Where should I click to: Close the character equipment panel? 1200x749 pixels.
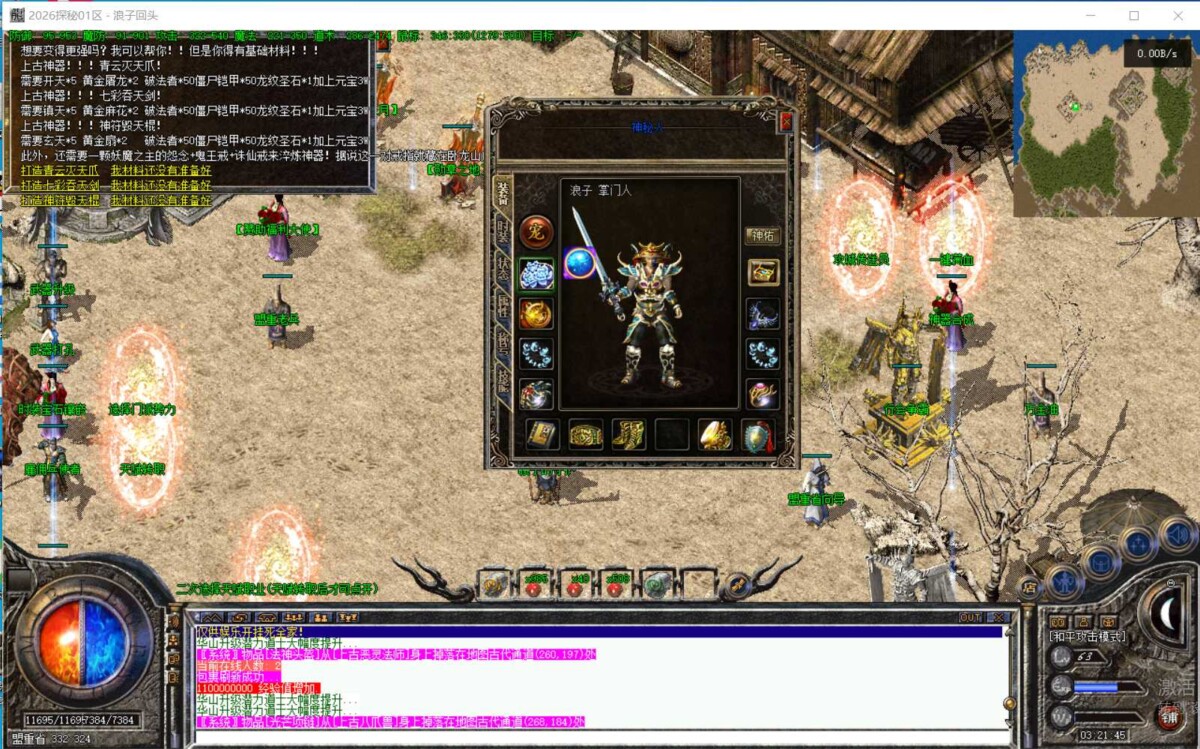[x=785, y=121]
